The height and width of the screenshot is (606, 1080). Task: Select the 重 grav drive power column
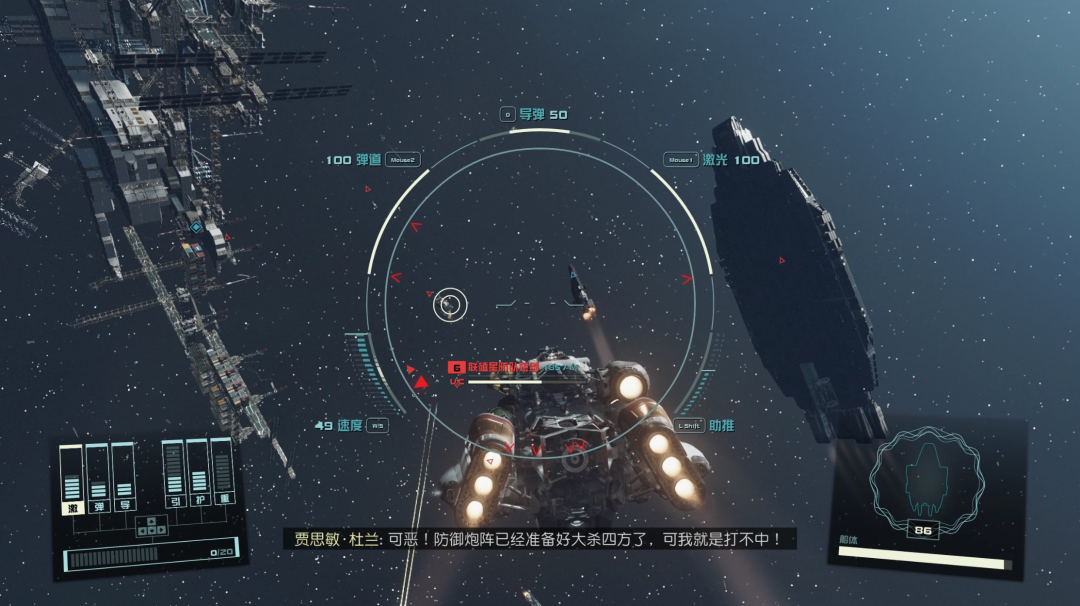click(x=222, y=474)
